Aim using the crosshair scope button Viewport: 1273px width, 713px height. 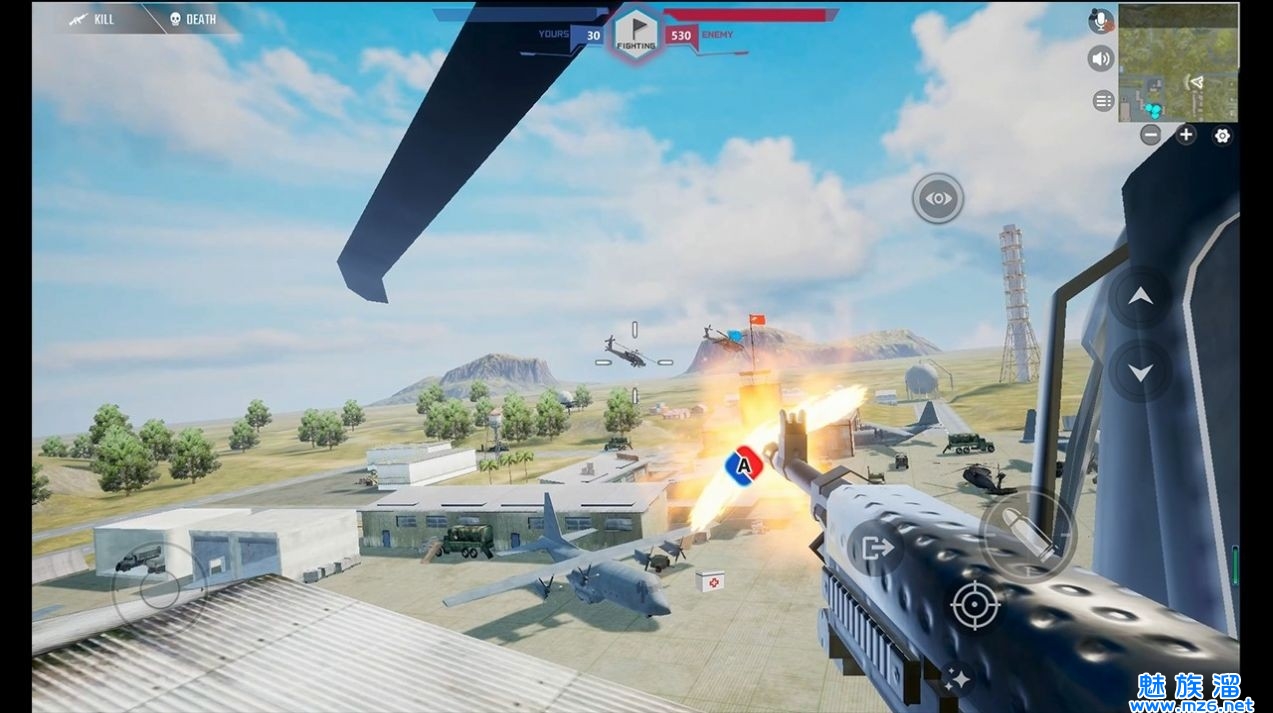click(x=975, y=605)
